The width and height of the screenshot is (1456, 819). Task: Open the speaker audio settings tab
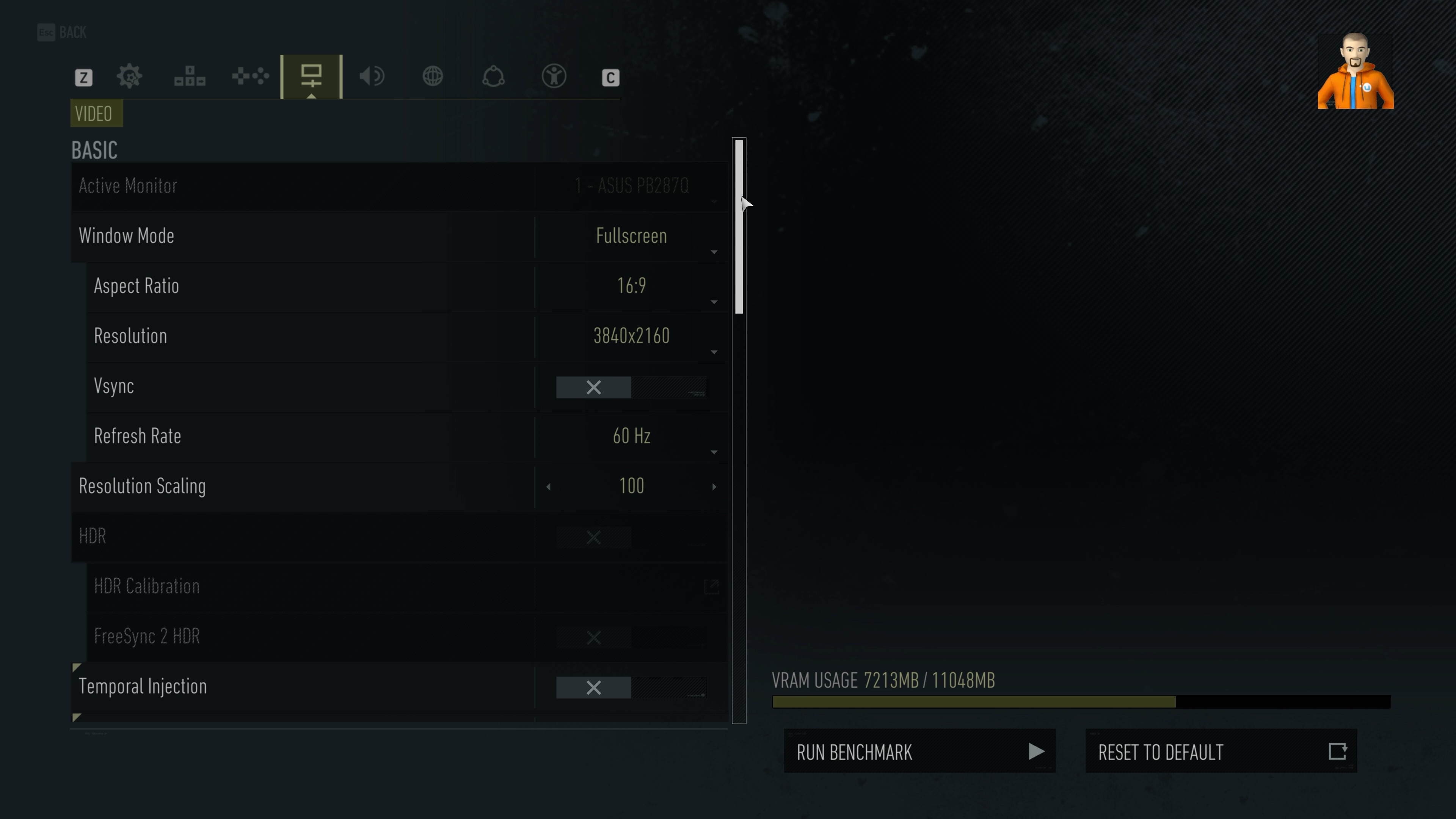click(x=372, y=76)
